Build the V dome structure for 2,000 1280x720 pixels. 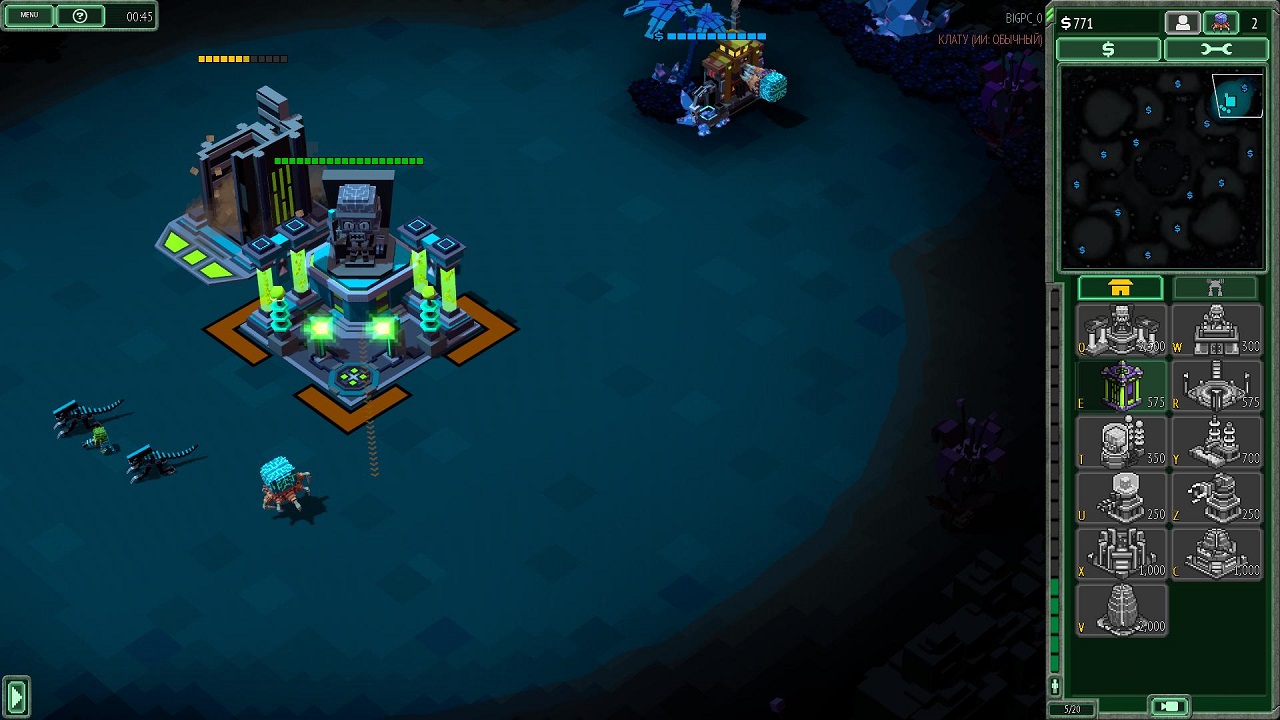(x=1121, y=609)
